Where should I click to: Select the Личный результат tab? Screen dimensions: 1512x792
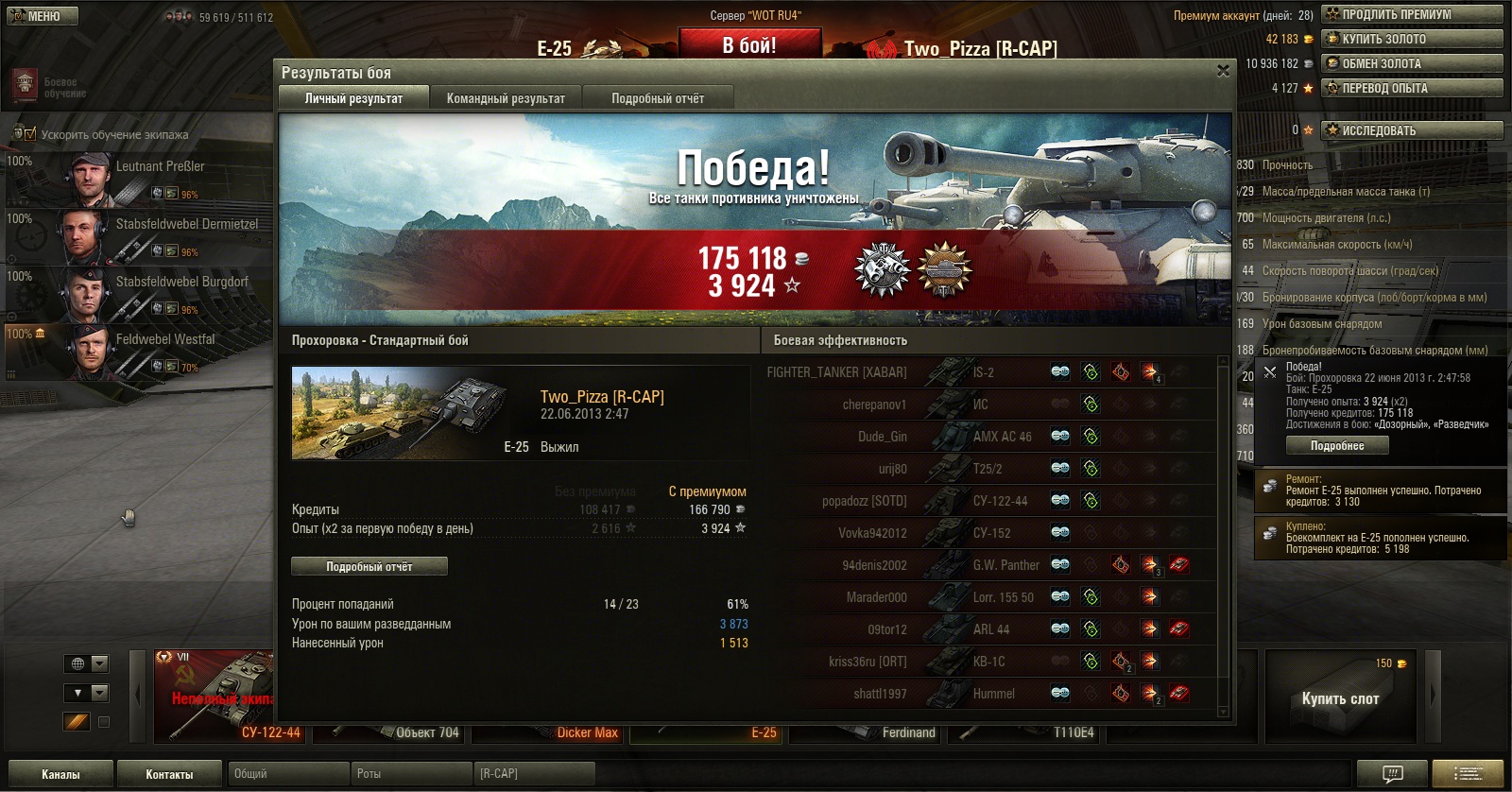pos(353,98)
